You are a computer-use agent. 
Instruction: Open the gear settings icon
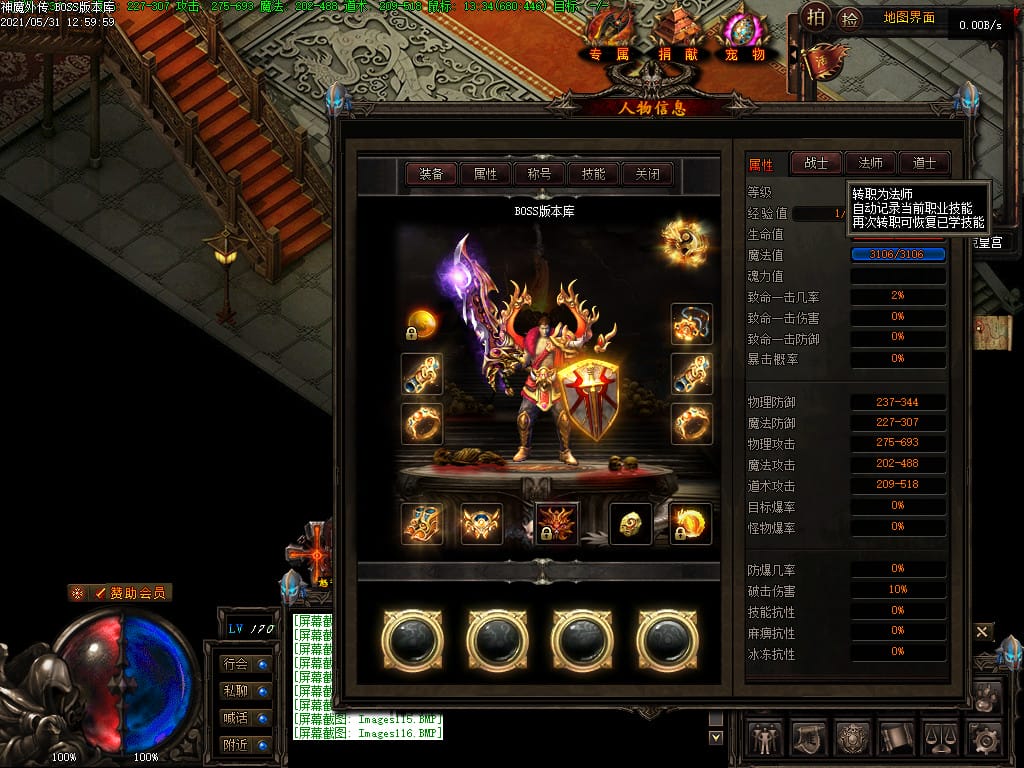pyautogui.click(x=986, y=738)
